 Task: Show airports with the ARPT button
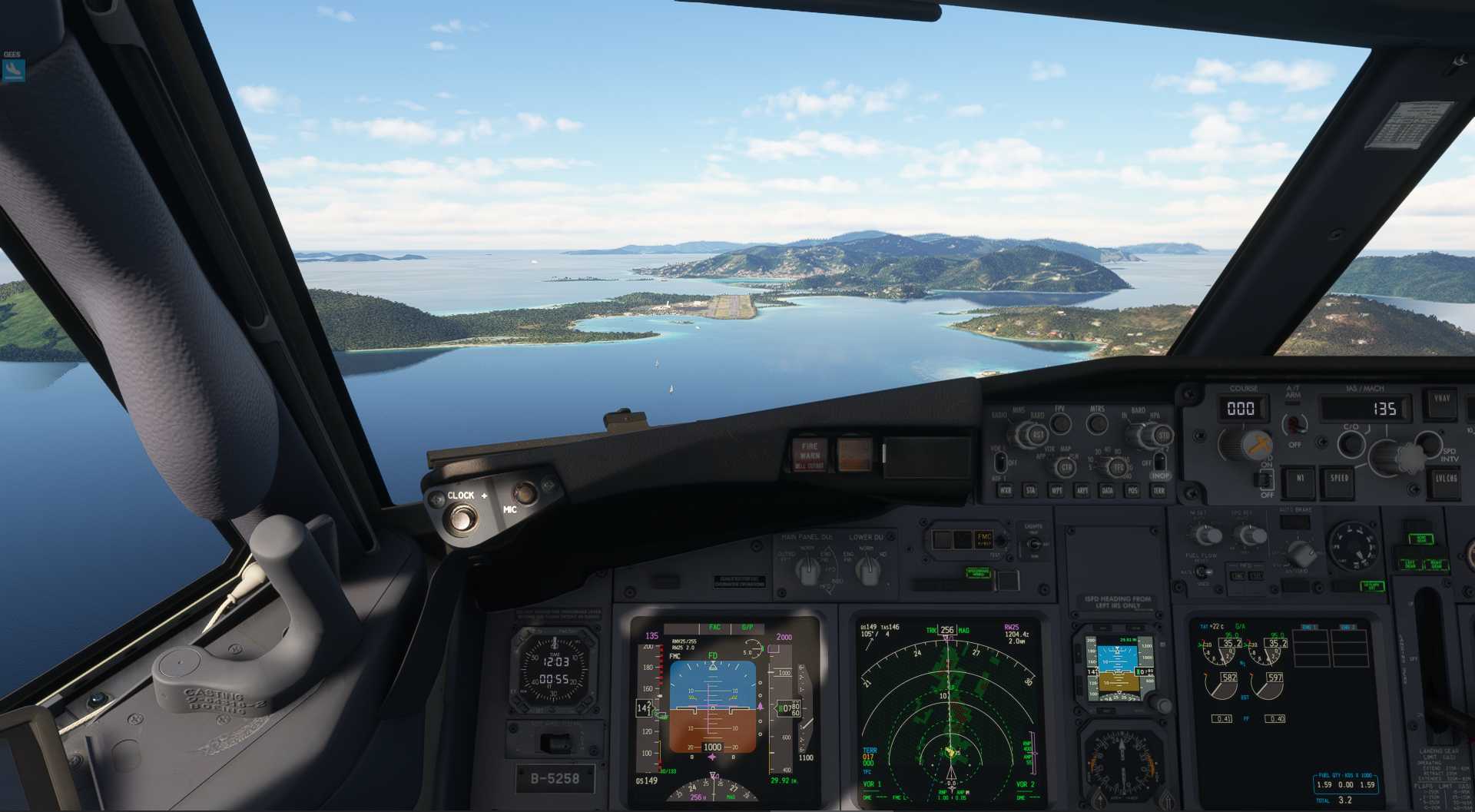coord(1082,490)
